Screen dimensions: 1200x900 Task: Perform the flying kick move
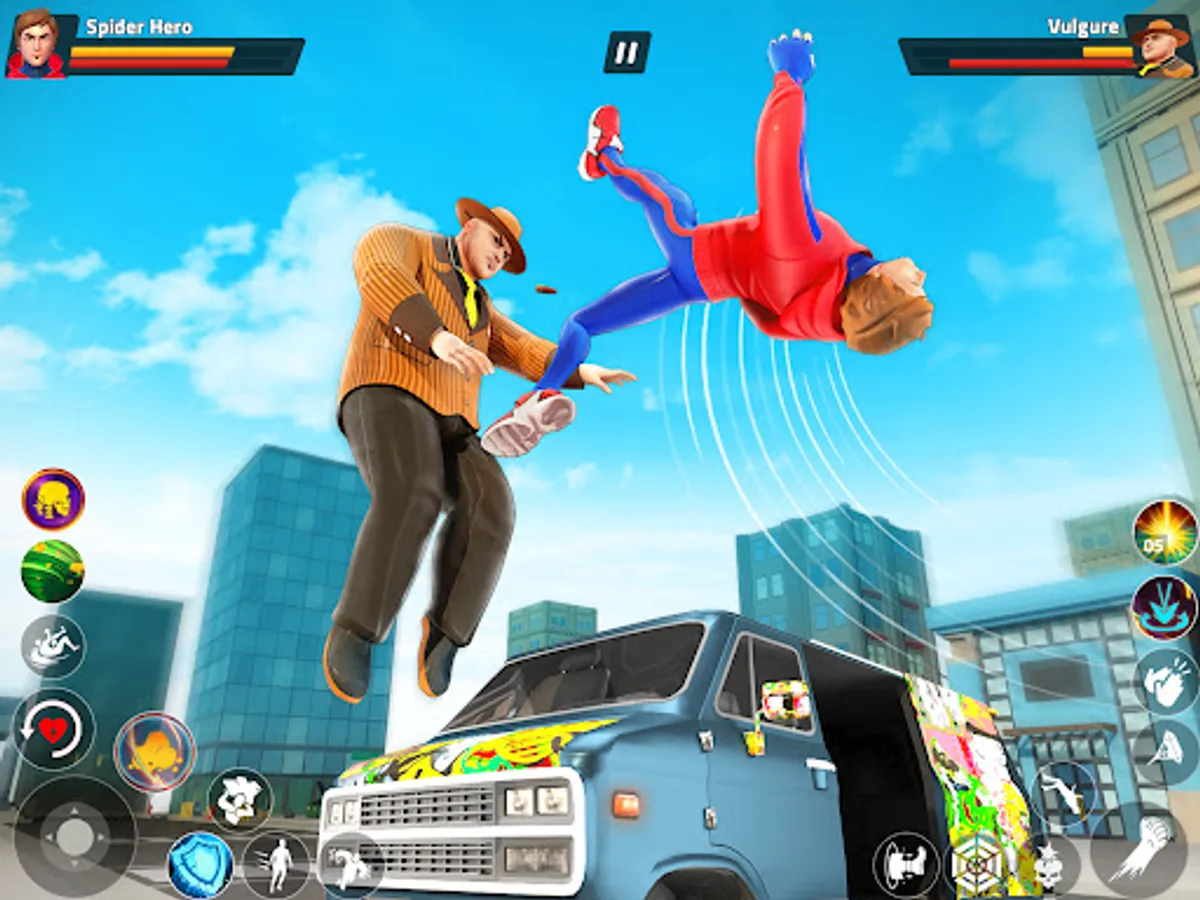[x=1064, y=792]
